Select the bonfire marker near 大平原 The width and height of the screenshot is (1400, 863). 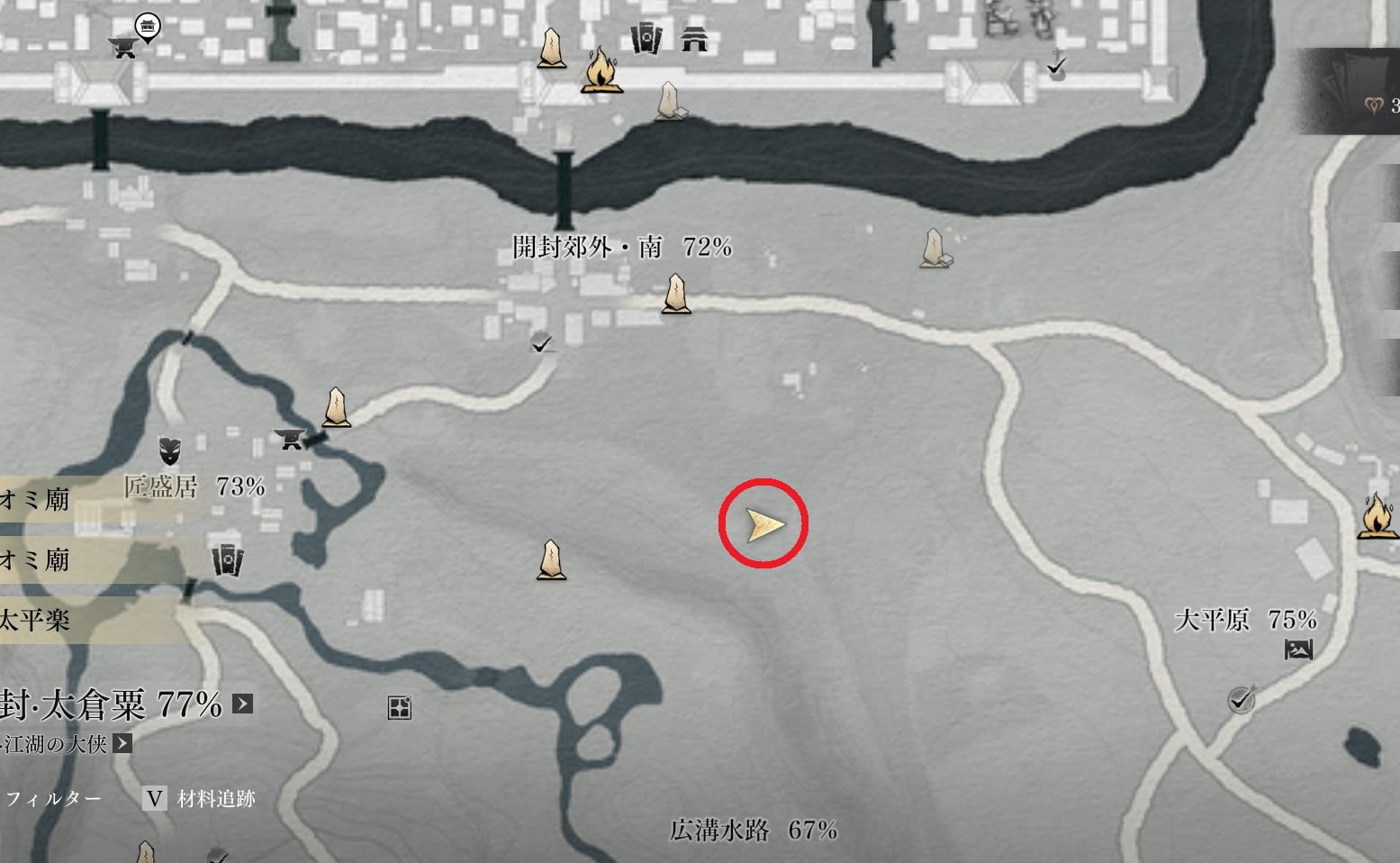click(1376, 516)
